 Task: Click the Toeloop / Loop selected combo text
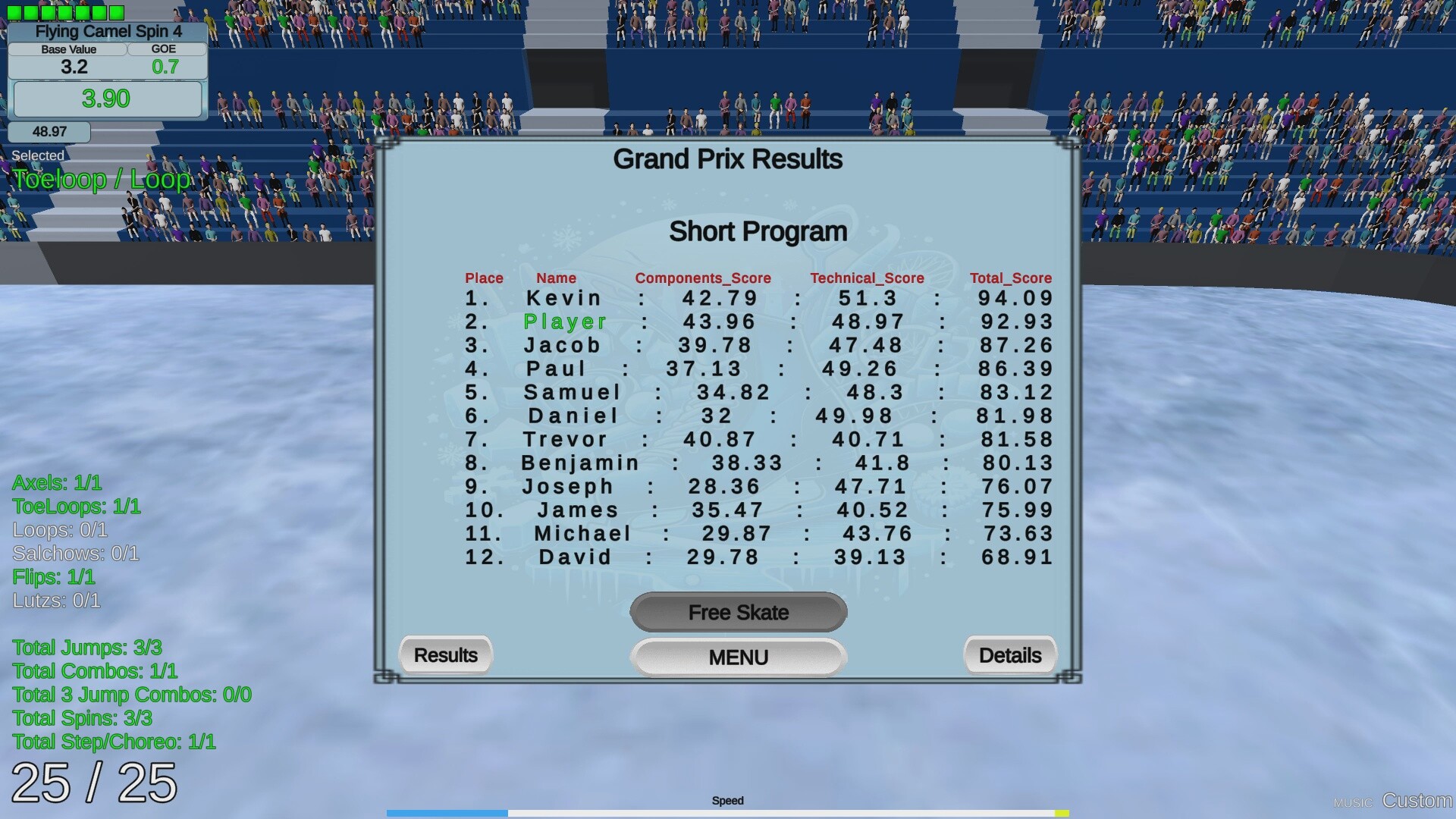click(x=101, y=179)
